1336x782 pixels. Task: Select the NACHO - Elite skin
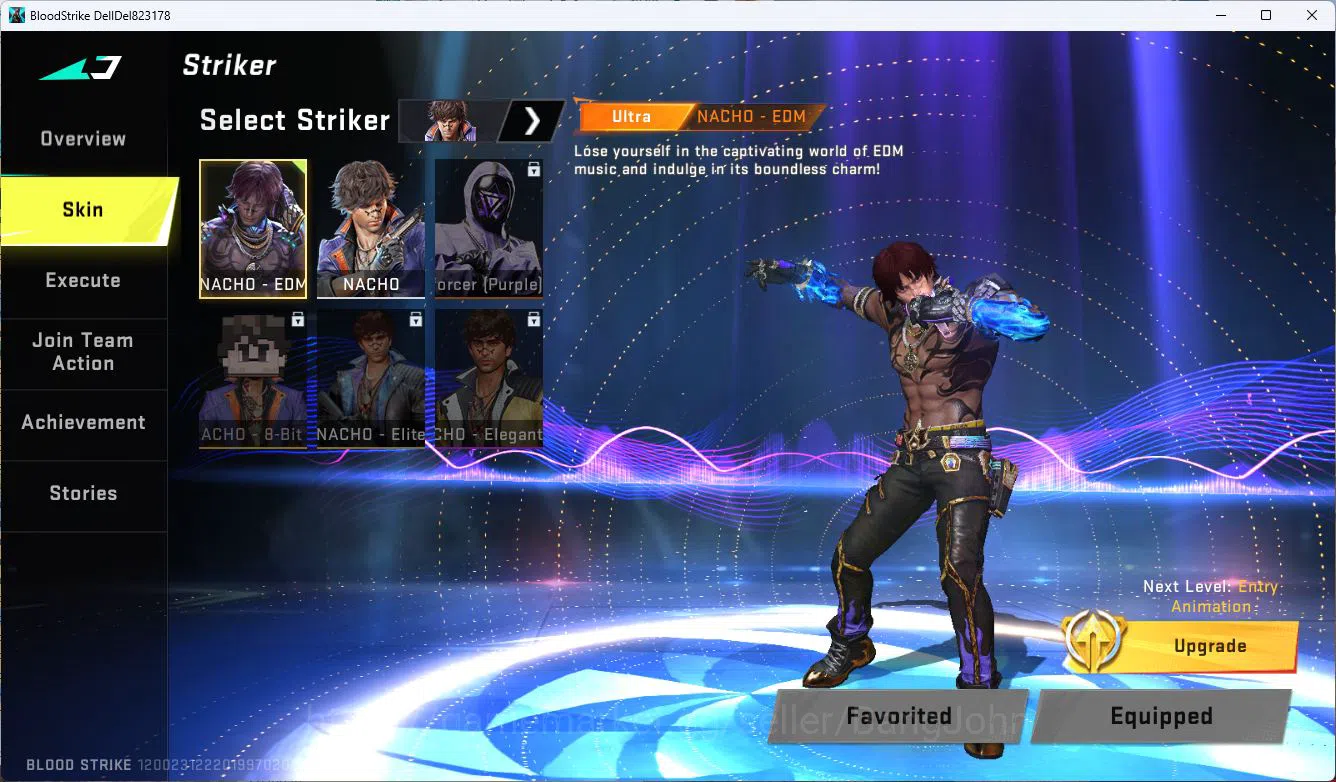click(371, 378)
